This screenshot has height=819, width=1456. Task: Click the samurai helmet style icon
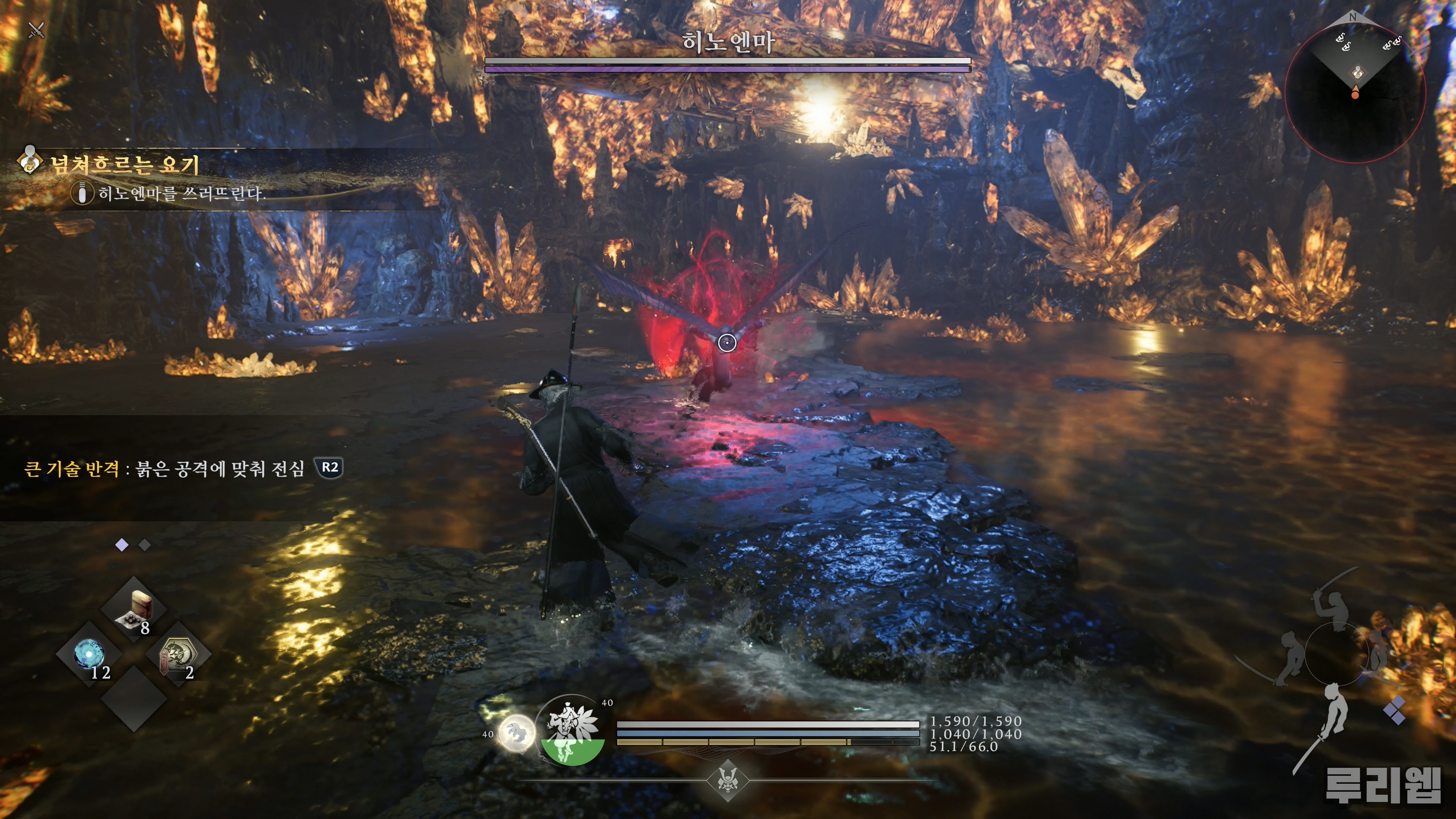(x=728, y=781)
